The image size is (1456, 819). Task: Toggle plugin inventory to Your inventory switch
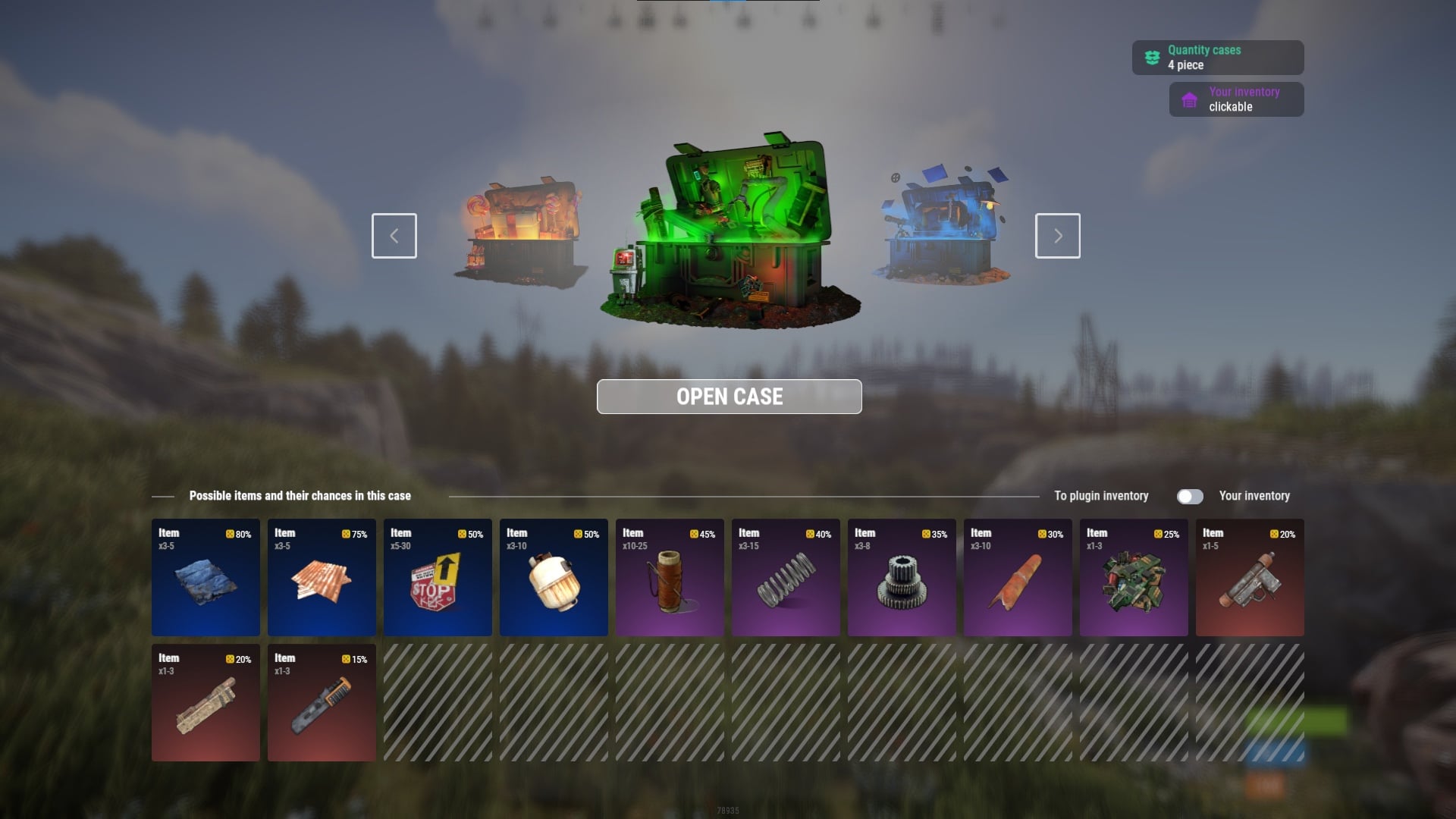coord(1189,496)
